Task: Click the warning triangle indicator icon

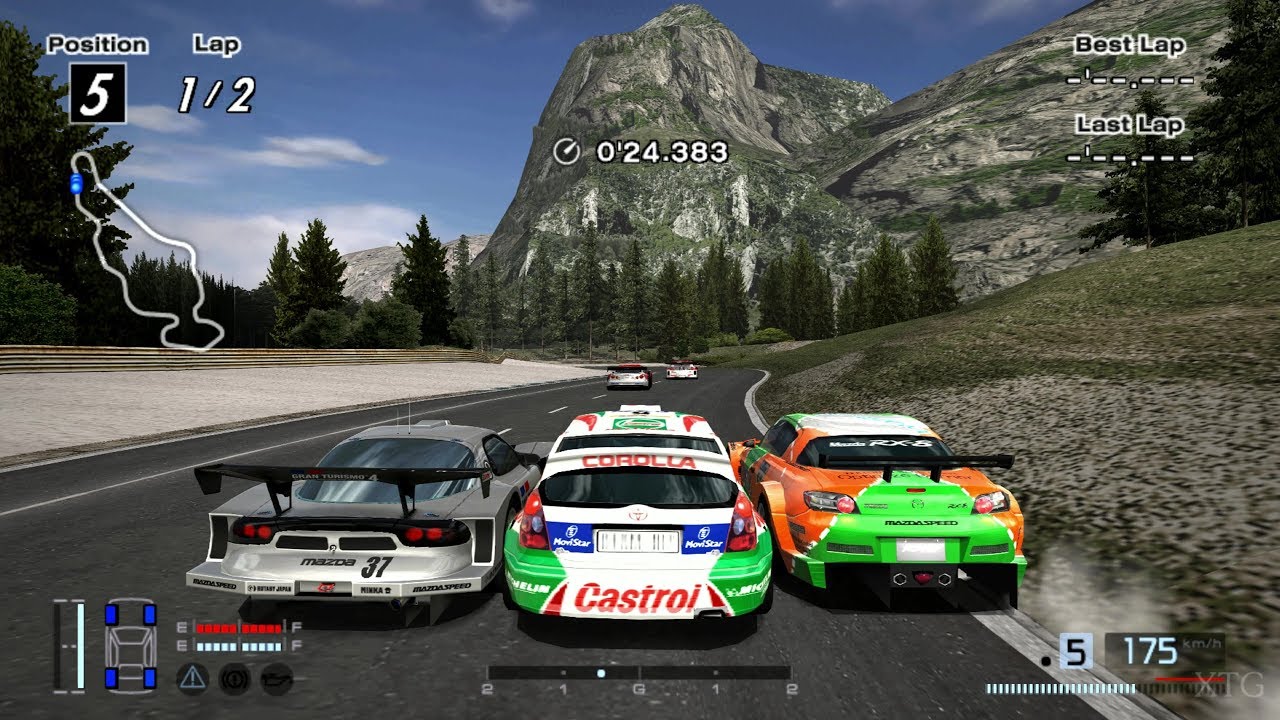Action: click(191, 677)
